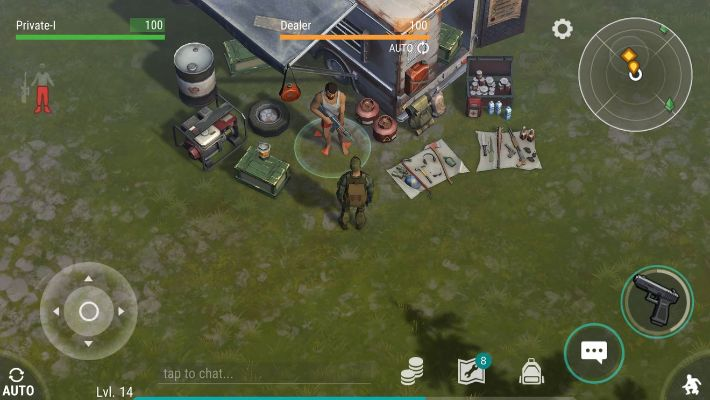Toggle AUTO target under Dealer bar
Image resolution: width=710 pixels, height=400 pixels.
[408, 48]
